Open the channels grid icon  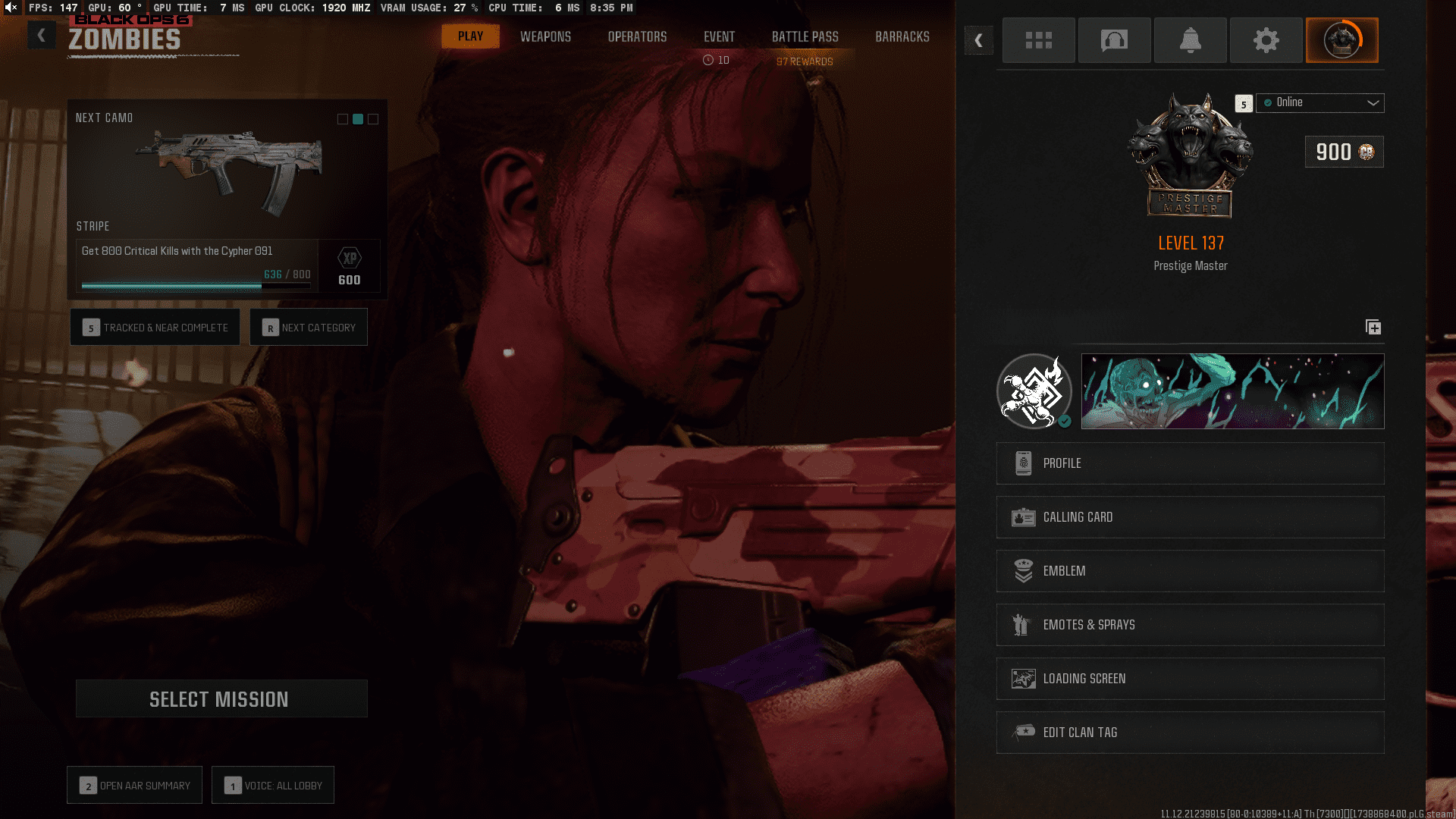pyautogui.click(x=1038, y=40)
